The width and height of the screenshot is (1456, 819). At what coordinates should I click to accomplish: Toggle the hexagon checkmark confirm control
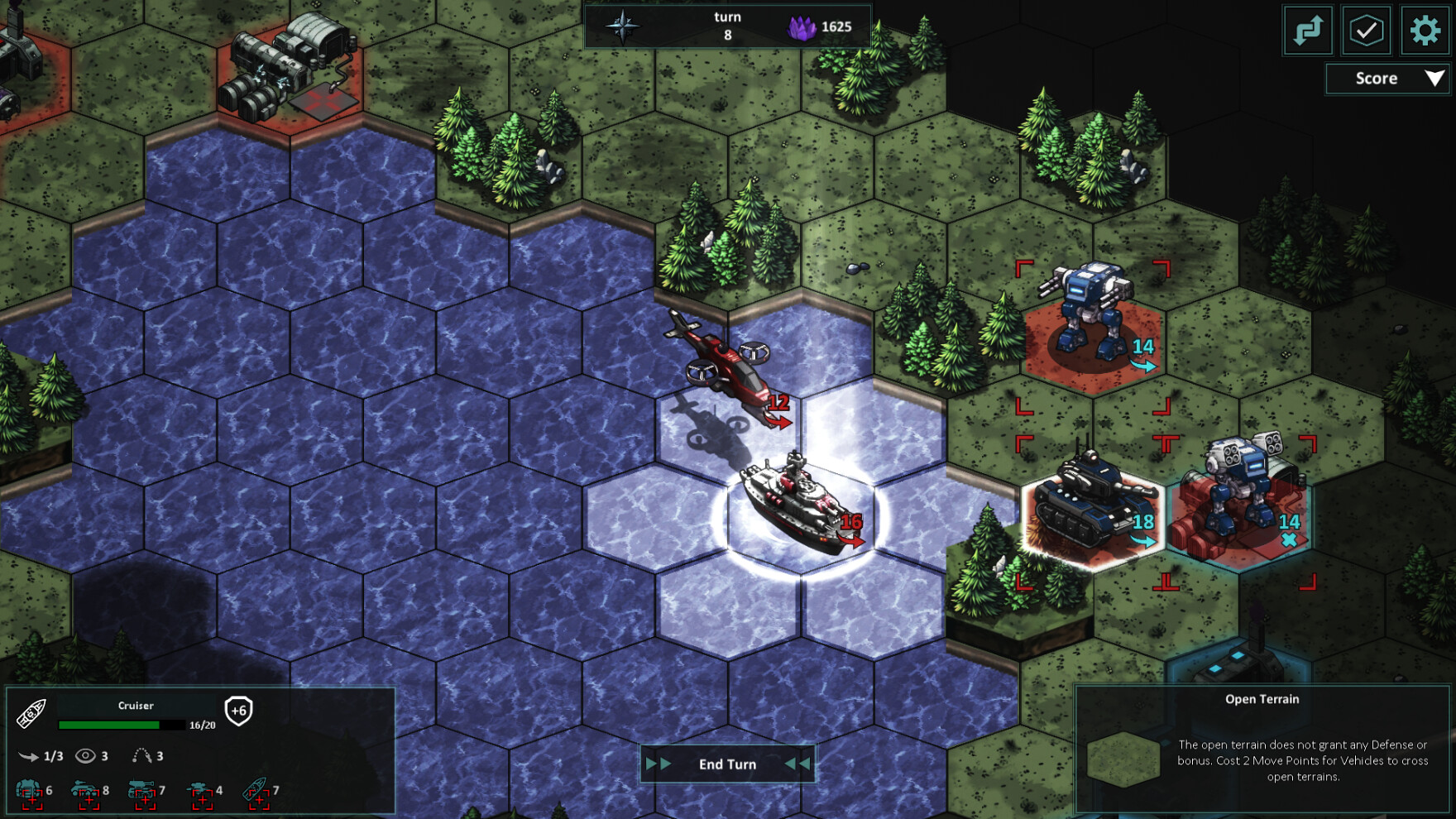[1366, 31]
